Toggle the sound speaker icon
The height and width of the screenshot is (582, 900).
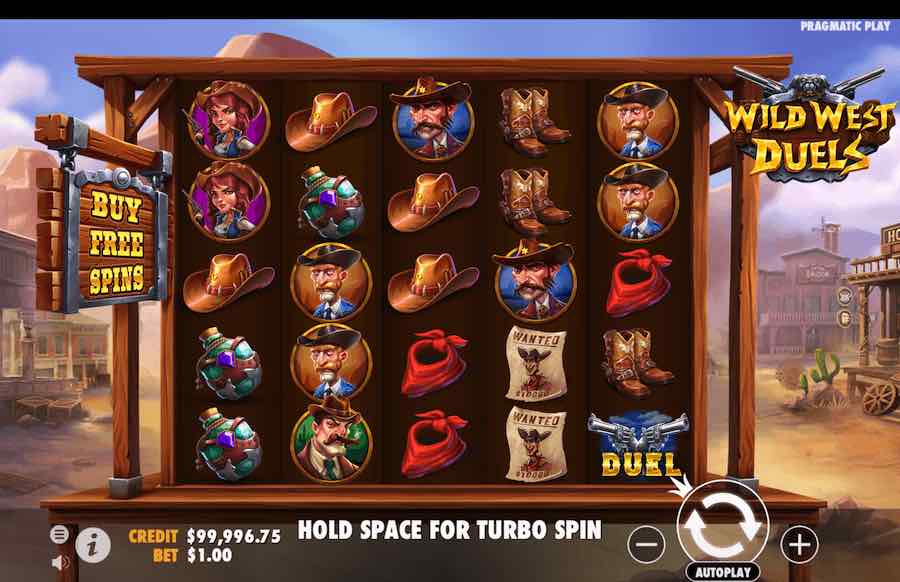pyautogui.click(x=59, y=562)
